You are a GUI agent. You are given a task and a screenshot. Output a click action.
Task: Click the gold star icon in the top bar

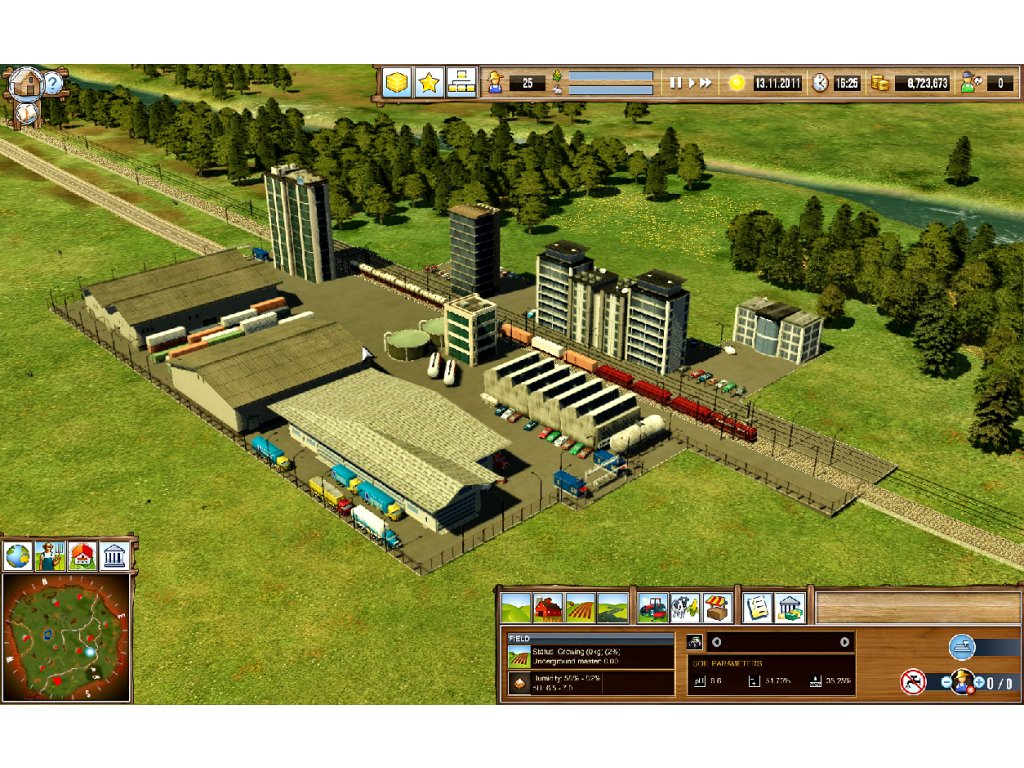429,82
